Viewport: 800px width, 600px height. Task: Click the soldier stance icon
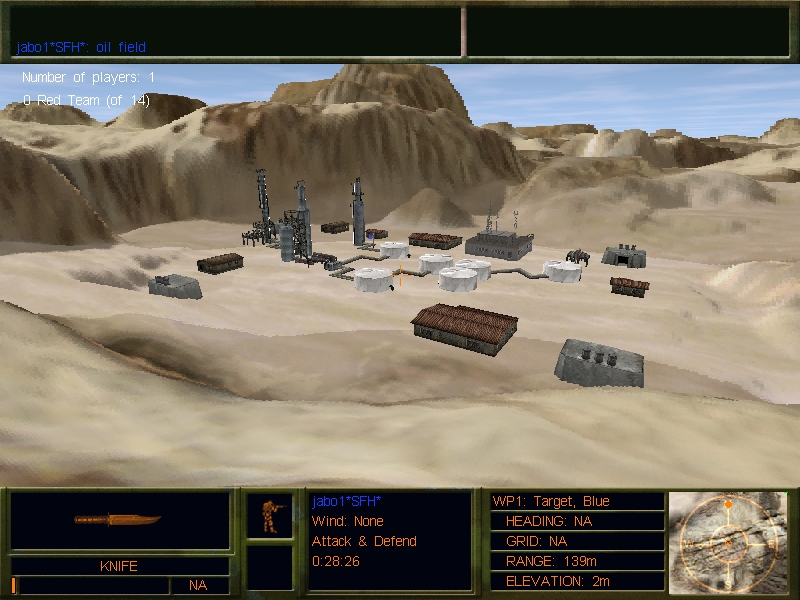tap(269, 514)
